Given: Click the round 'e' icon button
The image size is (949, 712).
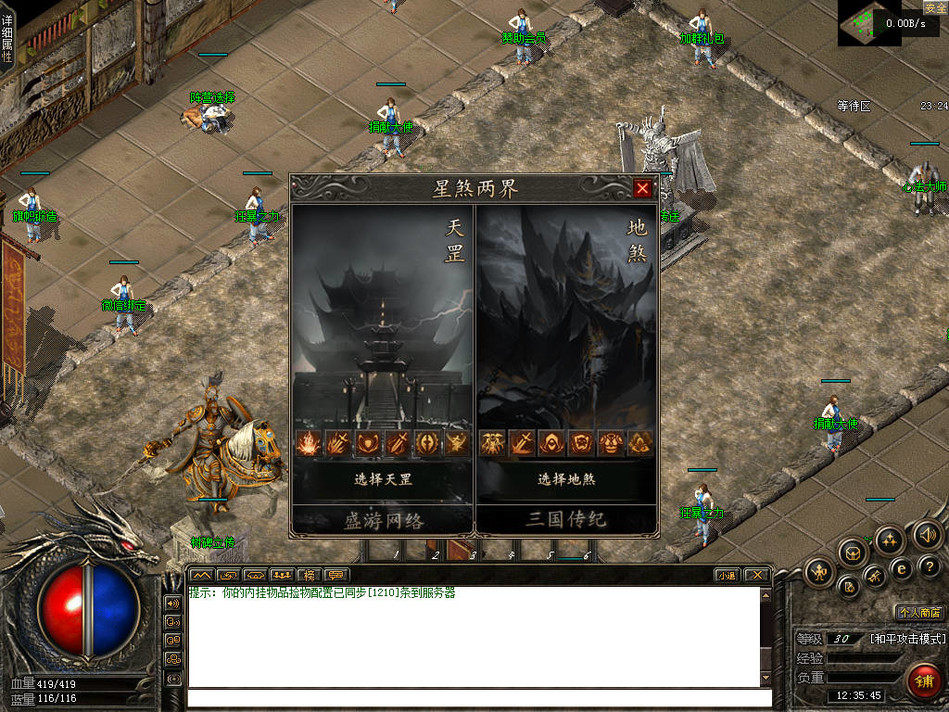Looking at the screenshot, I should pyautogui.click(x=901, y=568).
